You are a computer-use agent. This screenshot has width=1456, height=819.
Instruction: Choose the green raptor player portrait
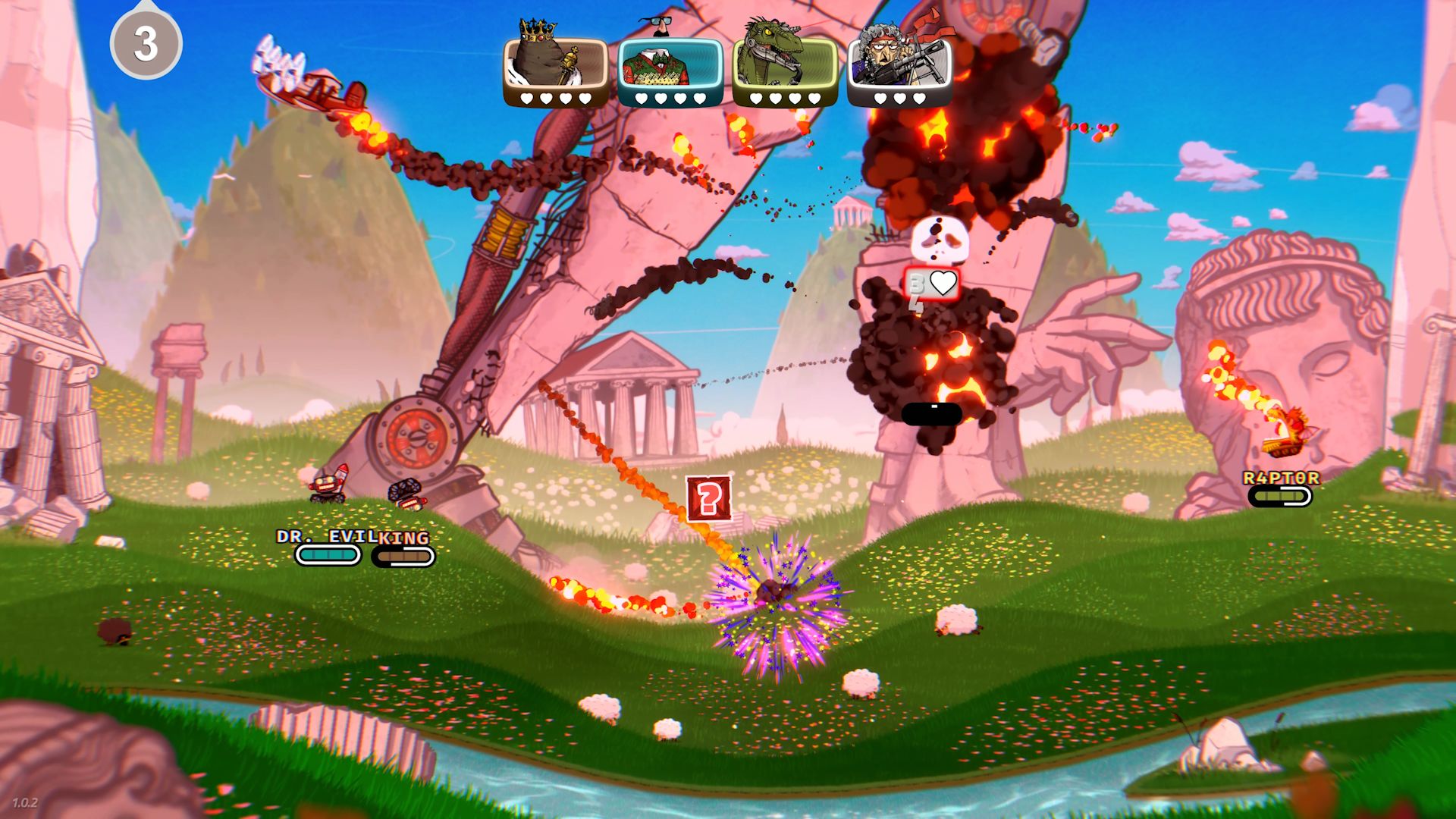[x=785, y=64]
